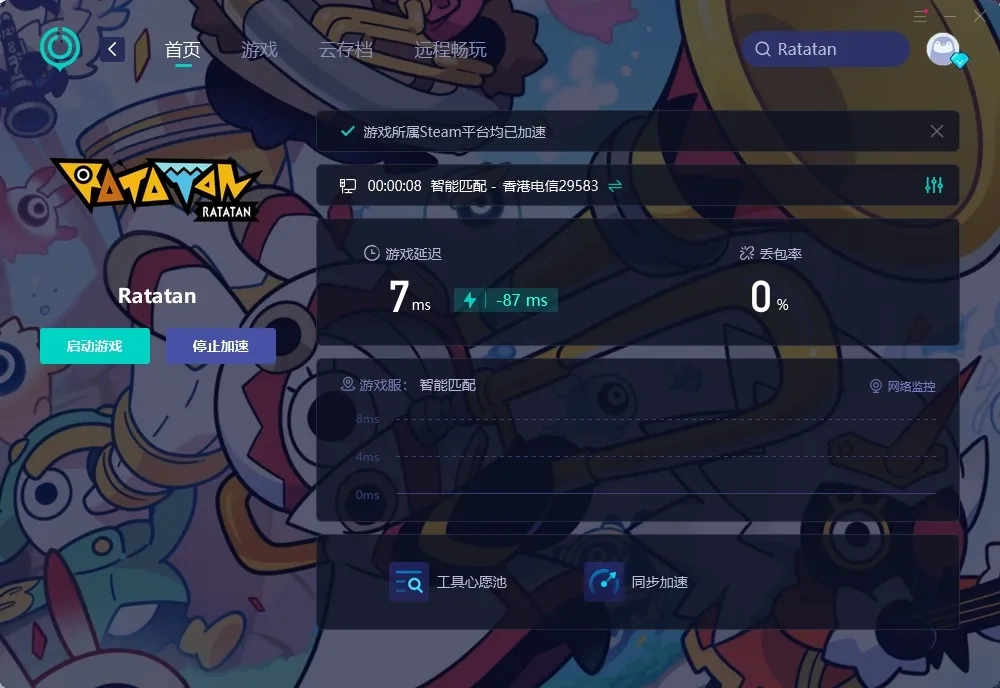Minimize the accelerator window
The height and width of the screenshot is (688, 1000).
click(x=950, y=16)
